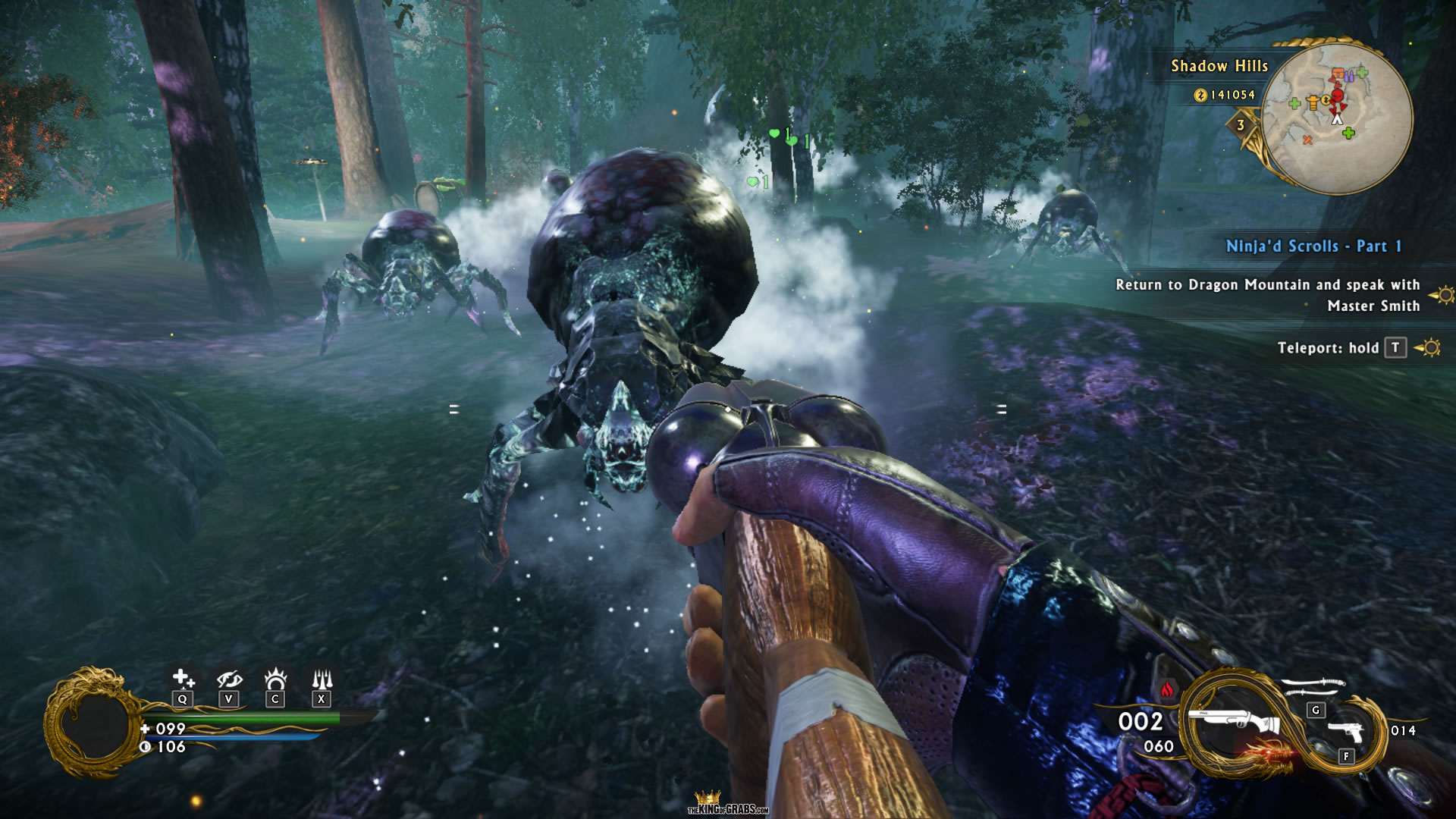The width and height of the screenshot is (1456, 819).
Task: Use the flaming claw ability icon
Action: tap(275, 678)
